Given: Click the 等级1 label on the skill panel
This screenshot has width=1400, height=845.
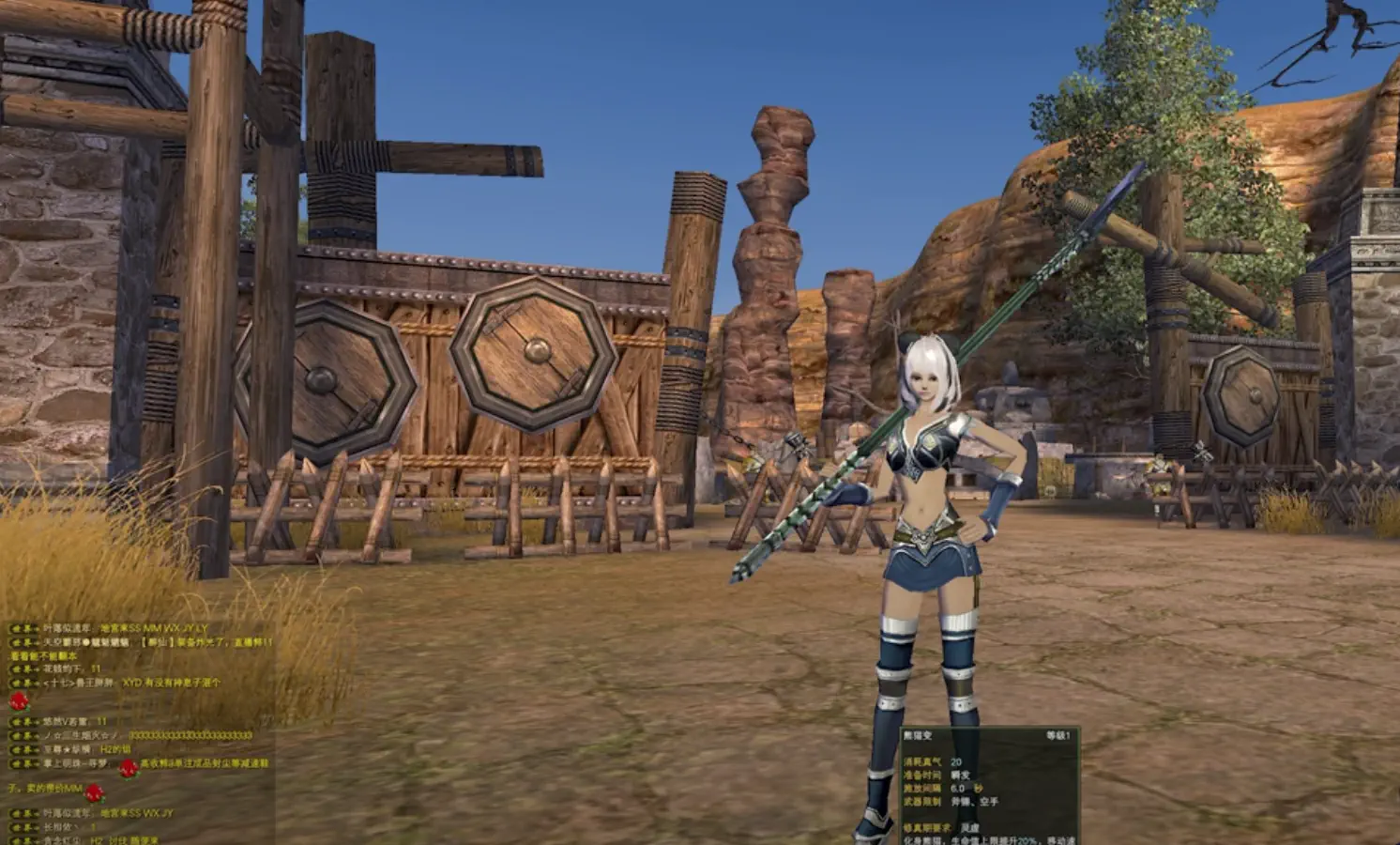Looking at the screenshot, I should click(1058, 736).
